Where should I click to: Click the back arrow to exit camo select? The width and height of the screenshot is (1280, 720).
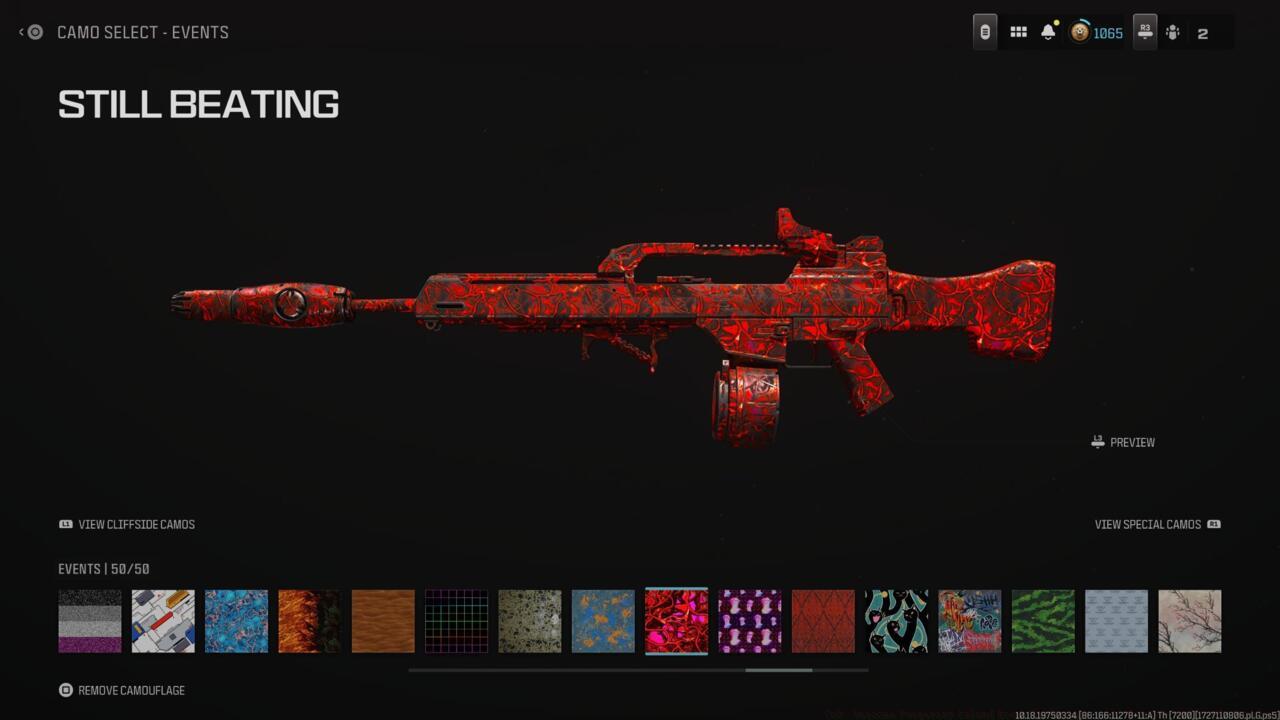tap(20, 31)
